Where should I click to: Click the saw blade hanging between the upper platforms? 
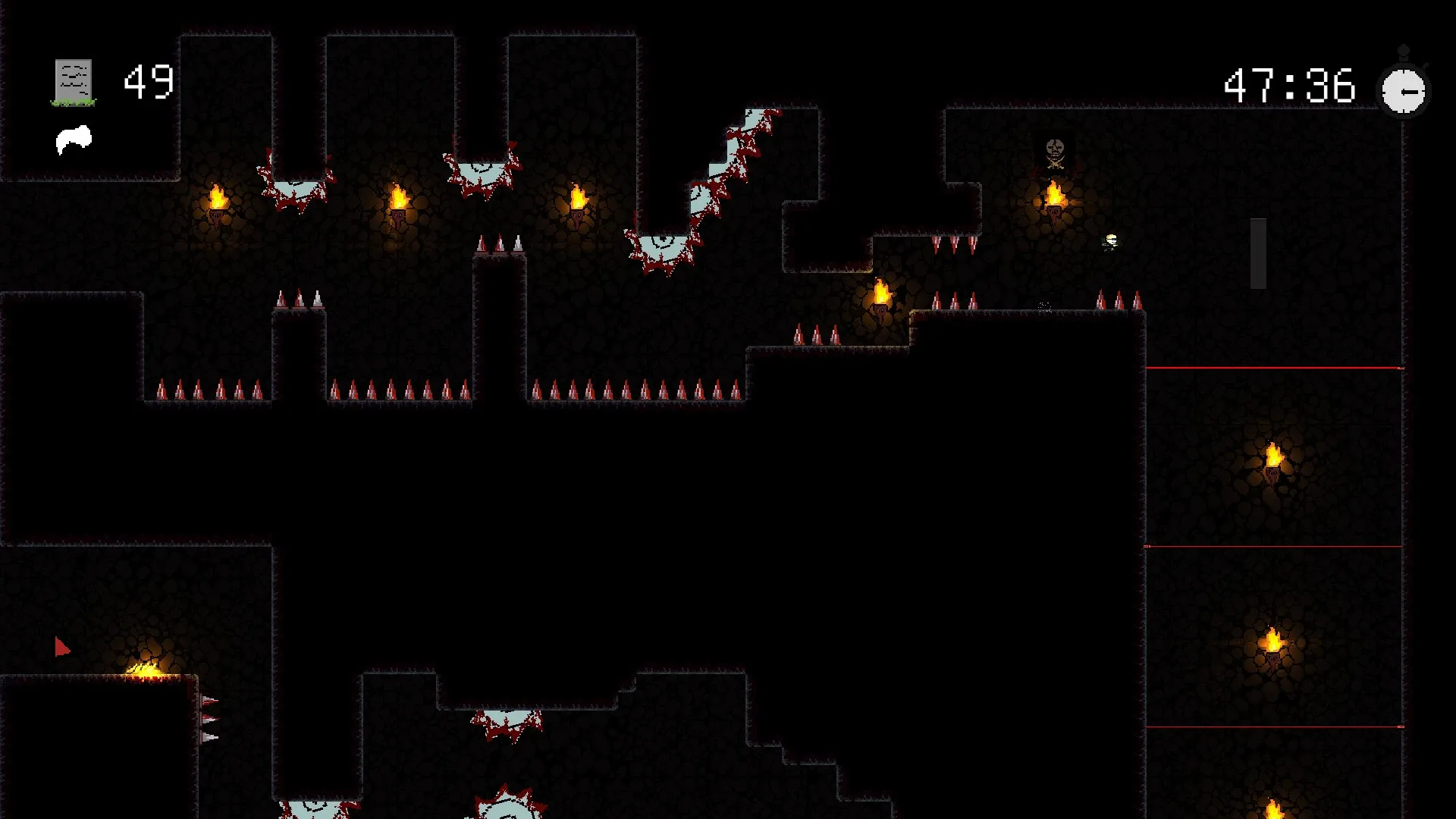click(483, 173)
